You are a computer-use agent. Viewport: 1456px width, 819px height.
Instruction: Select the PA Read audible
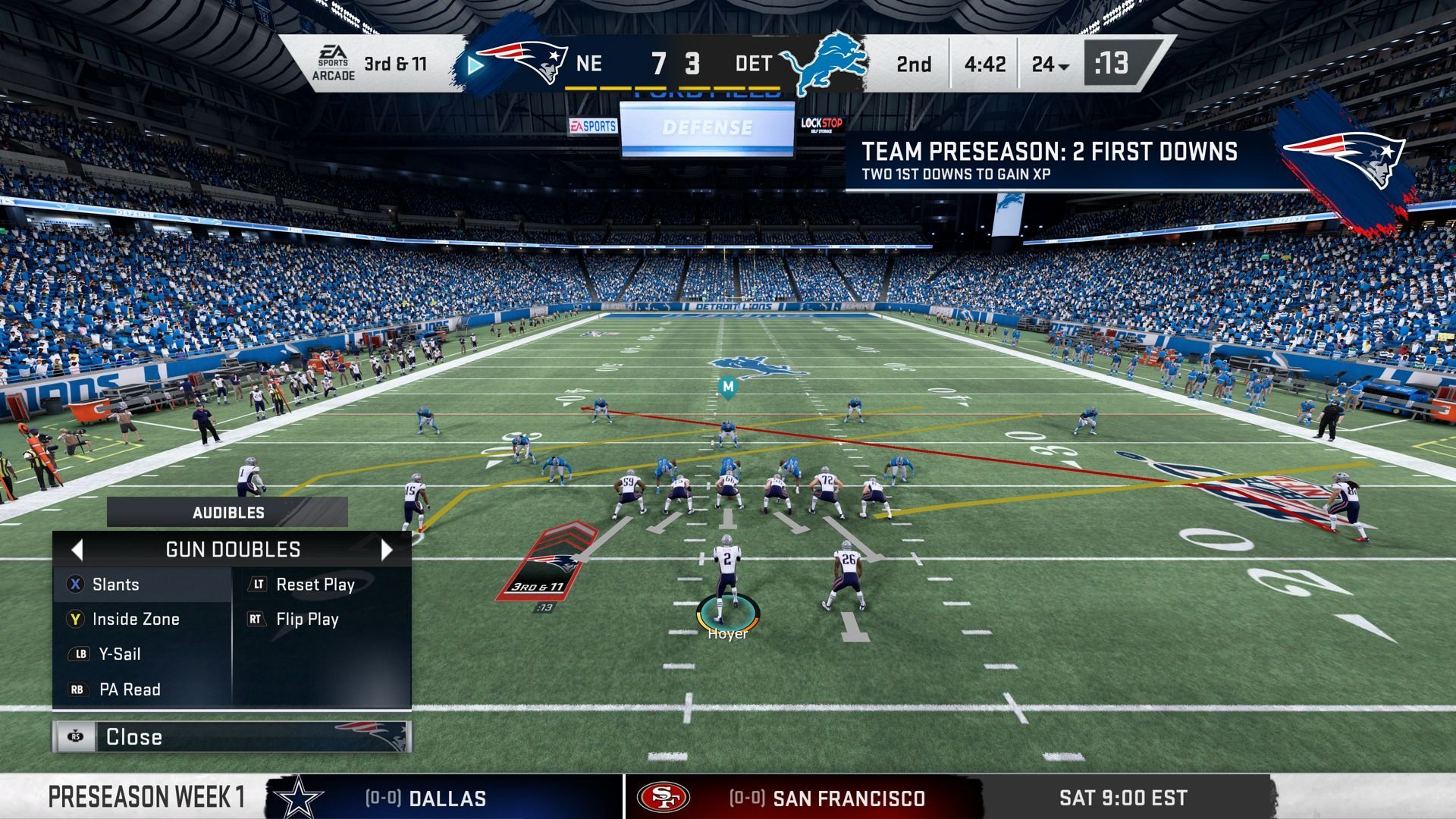[x=129, y=690]
